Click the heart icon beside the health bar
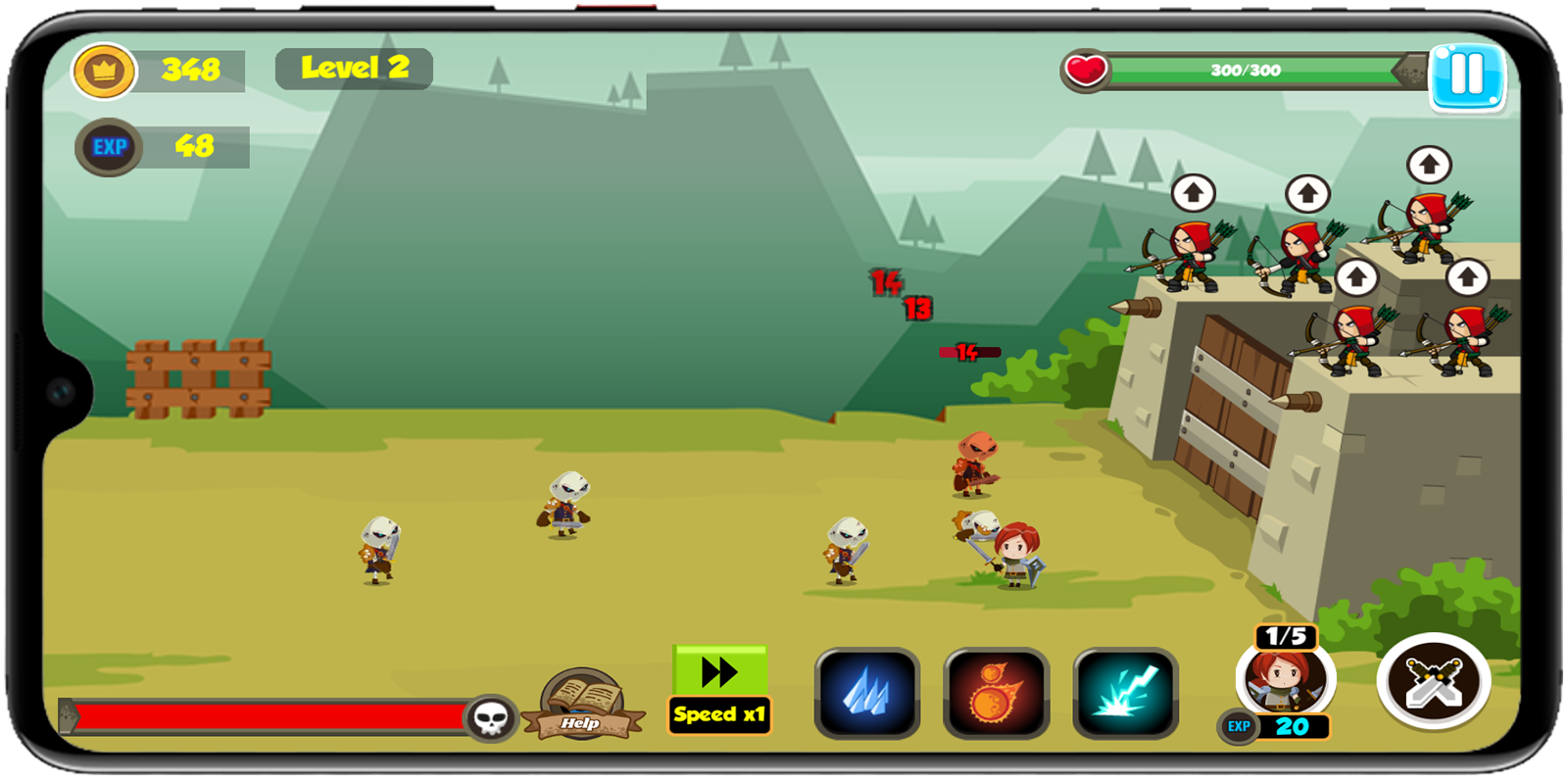This screenshot has width=1568, height=784. (1087, 70)
